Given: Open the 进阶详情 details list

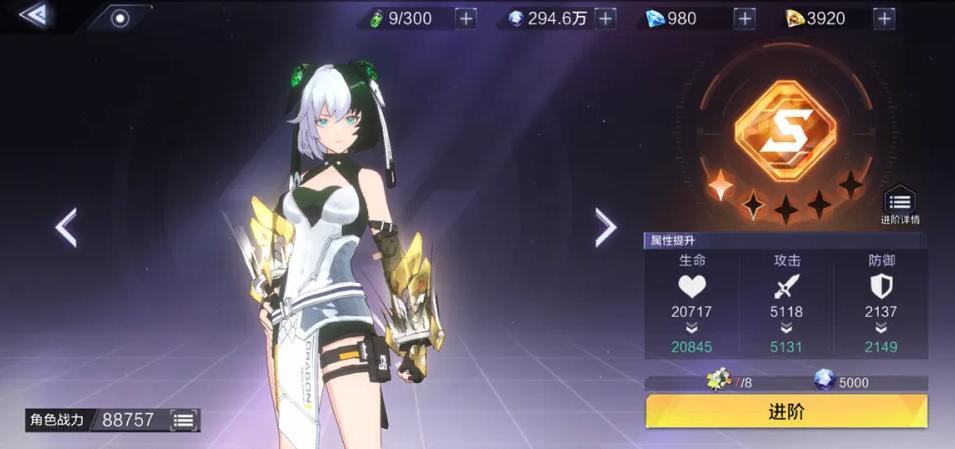Looking at the screenshot, I should tap(899, 205).
